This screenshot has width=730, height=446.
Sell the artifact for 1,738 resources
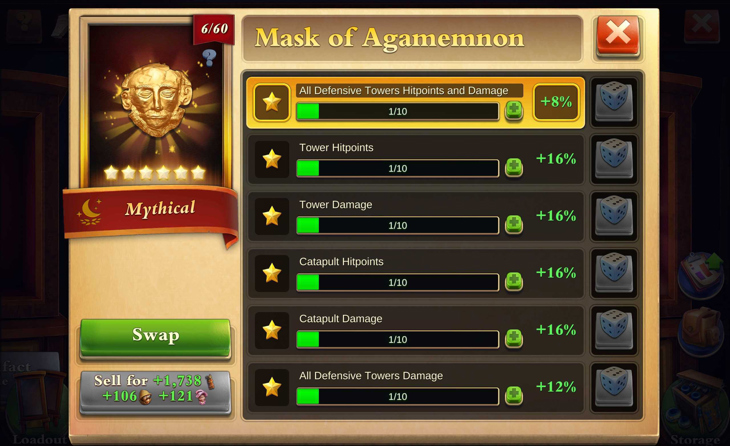155,389
